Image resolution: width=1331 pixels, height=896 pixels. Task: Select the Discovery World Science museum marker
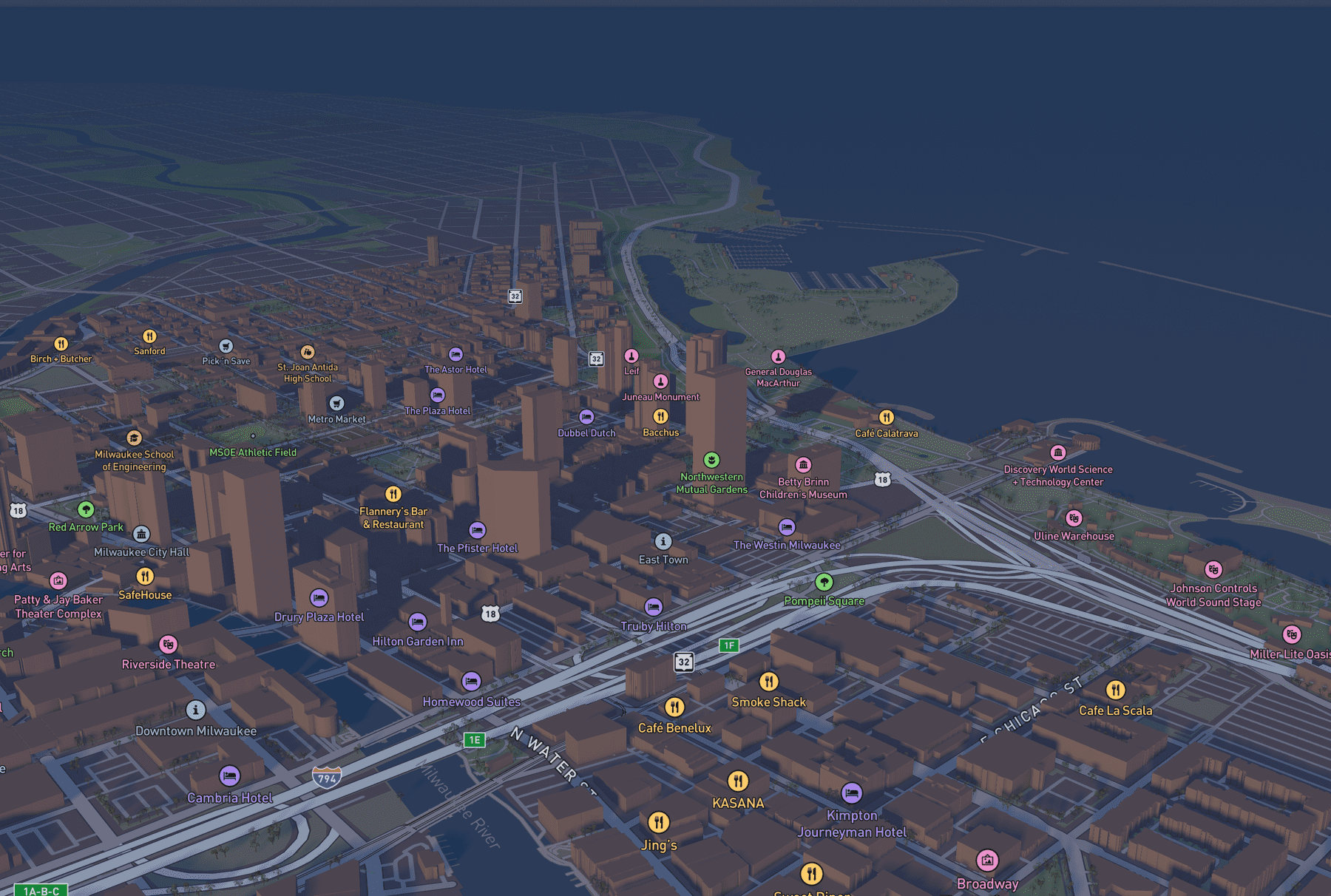pyautogui.click(x=1059, y=452)
